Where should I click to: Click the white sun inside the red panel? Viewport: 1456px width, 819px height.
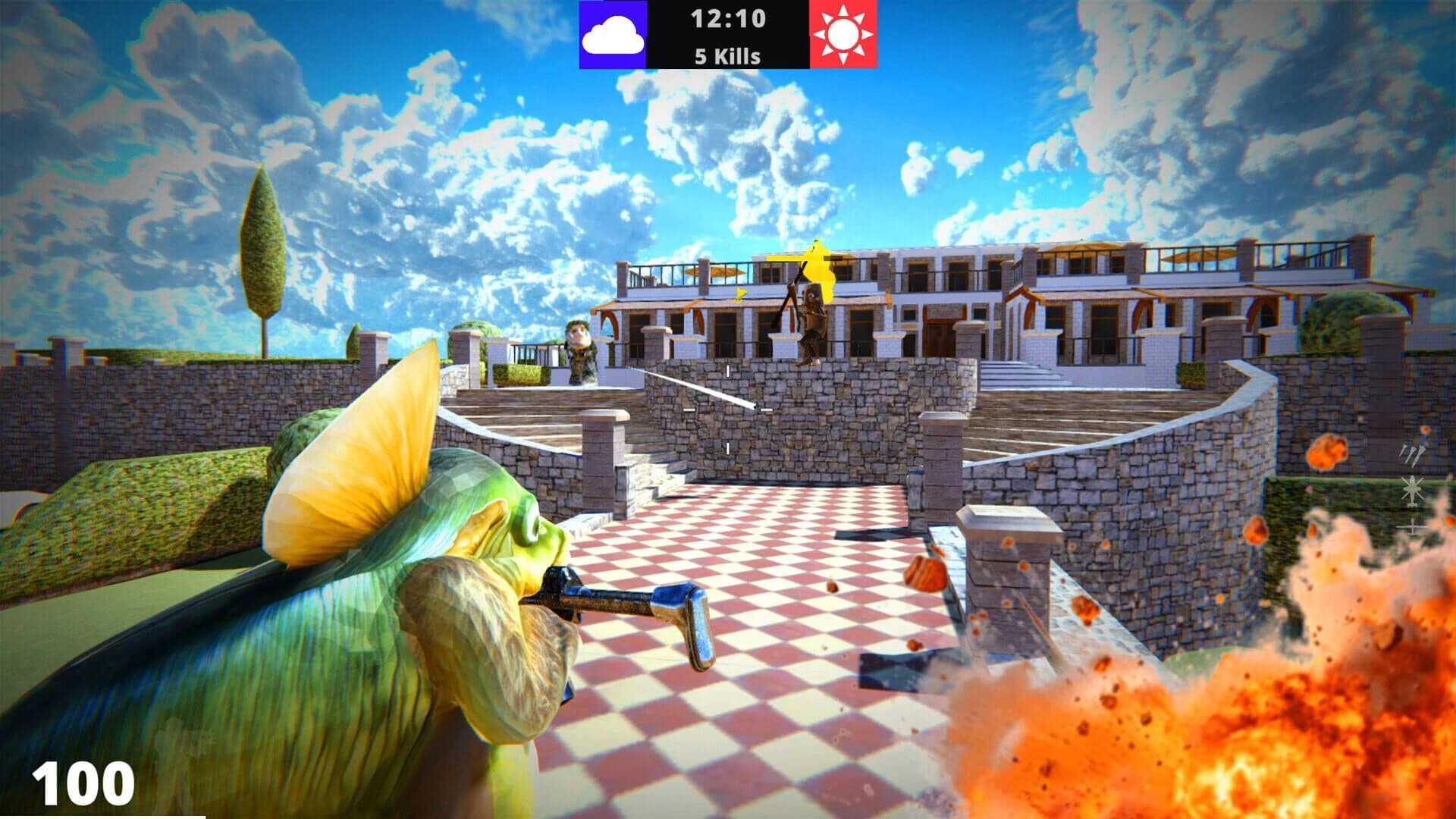click(844, 34)
